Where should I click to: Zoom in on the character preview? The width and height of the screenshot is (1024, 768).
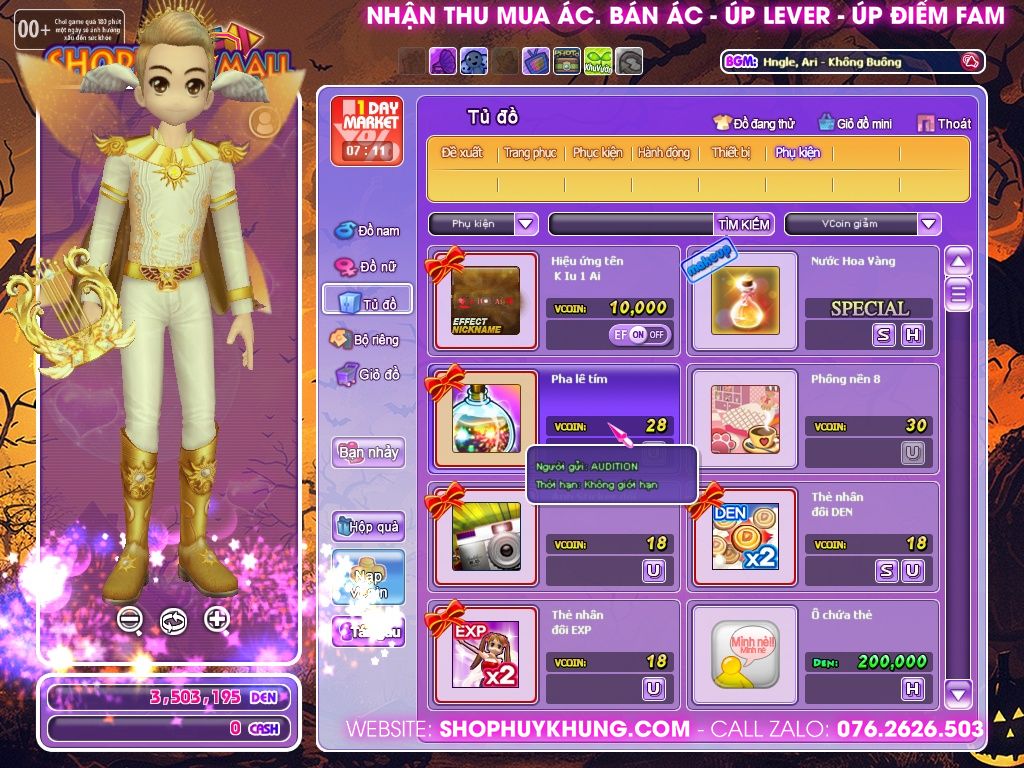(x=217, y=619)
